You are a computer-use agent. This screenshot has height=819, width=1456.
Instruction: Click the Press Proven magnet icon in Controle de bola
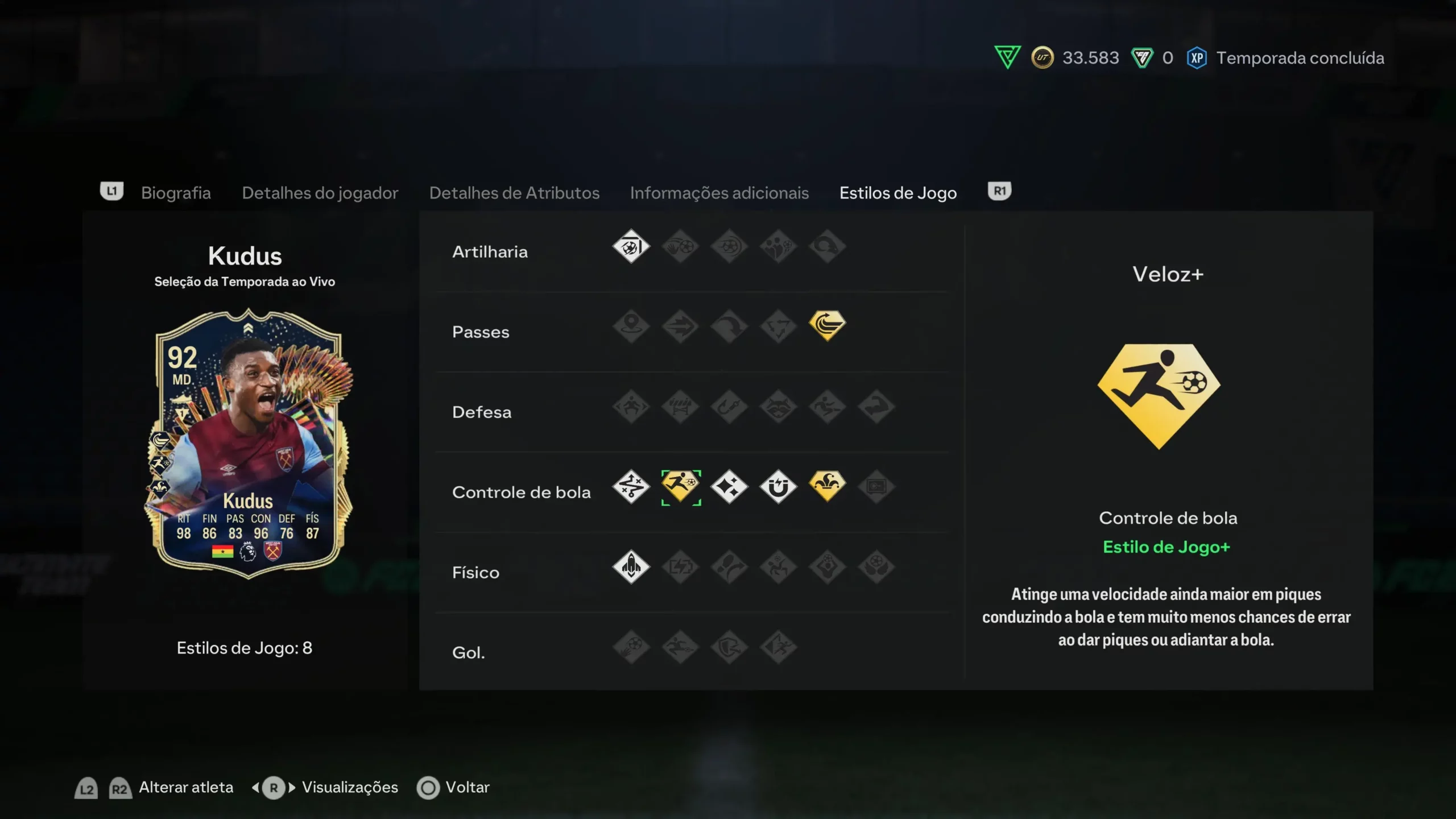point(778,486)
